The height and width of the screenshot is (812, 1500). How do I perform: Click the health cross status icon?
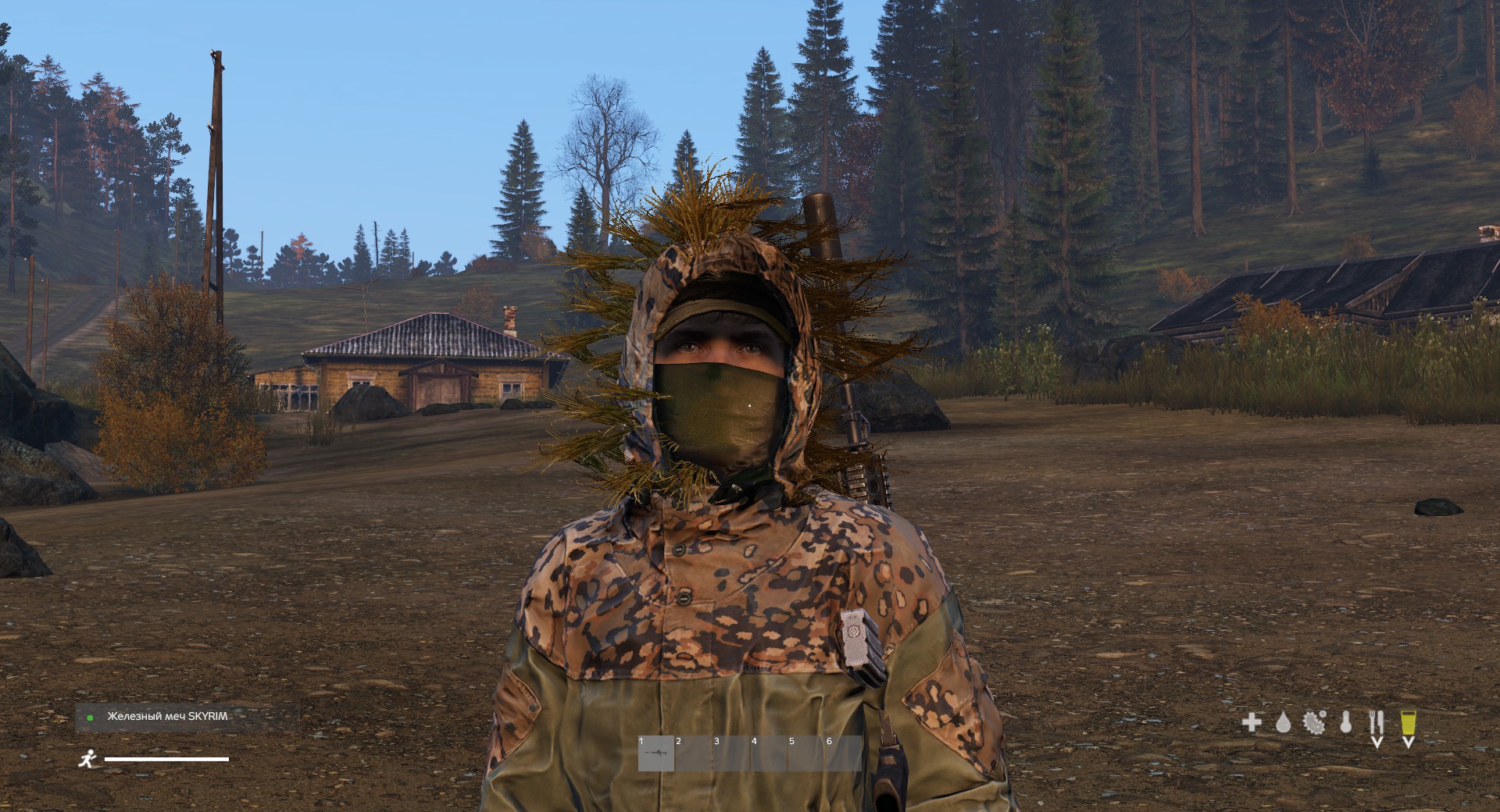click(1251, 721)
